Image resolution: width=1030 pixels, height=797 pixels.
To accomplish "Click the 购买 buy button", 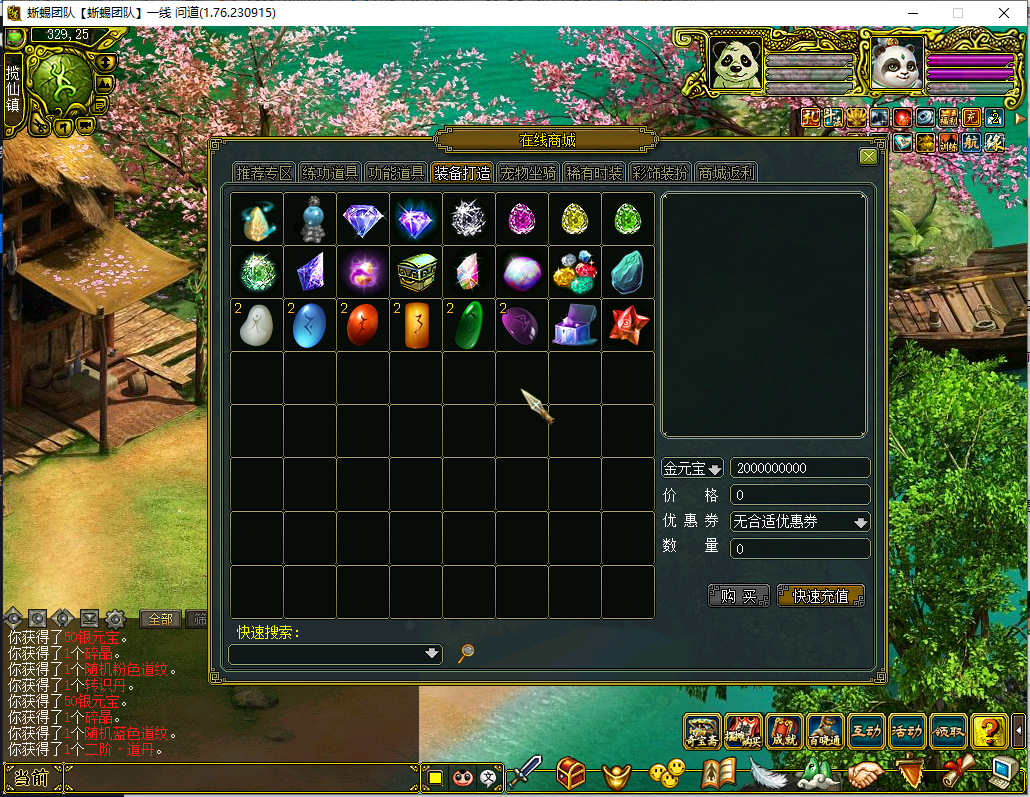I will (739, 596).
